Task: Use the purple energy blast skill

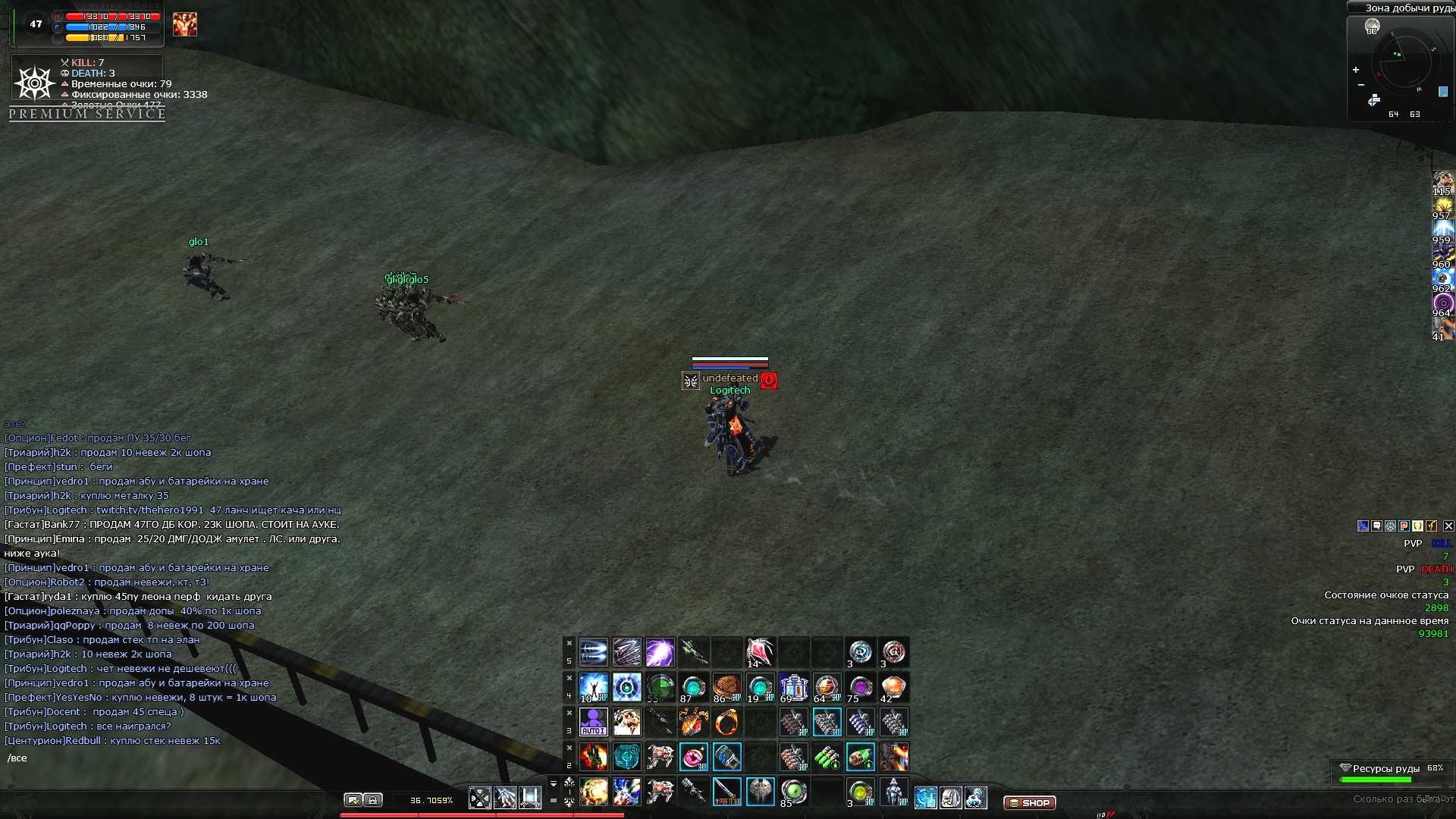Action: pyautogui.click(x=660, y=652)
